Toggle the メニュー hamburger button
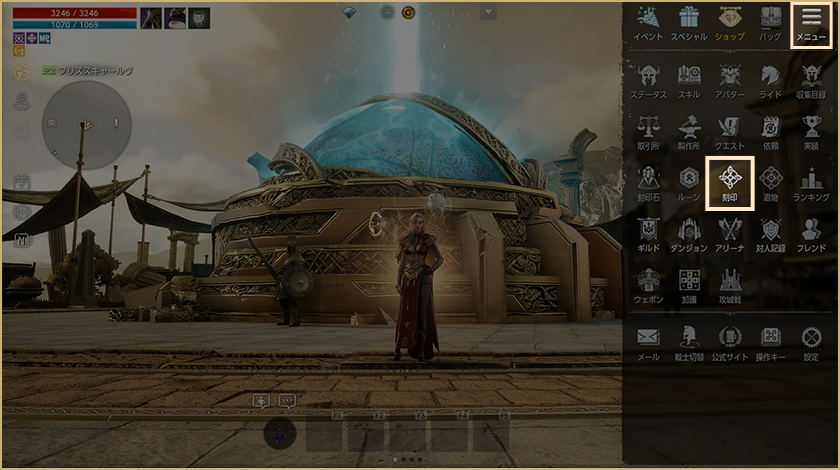The height and width of the screenshot is (470, 840). pos(811,25)
